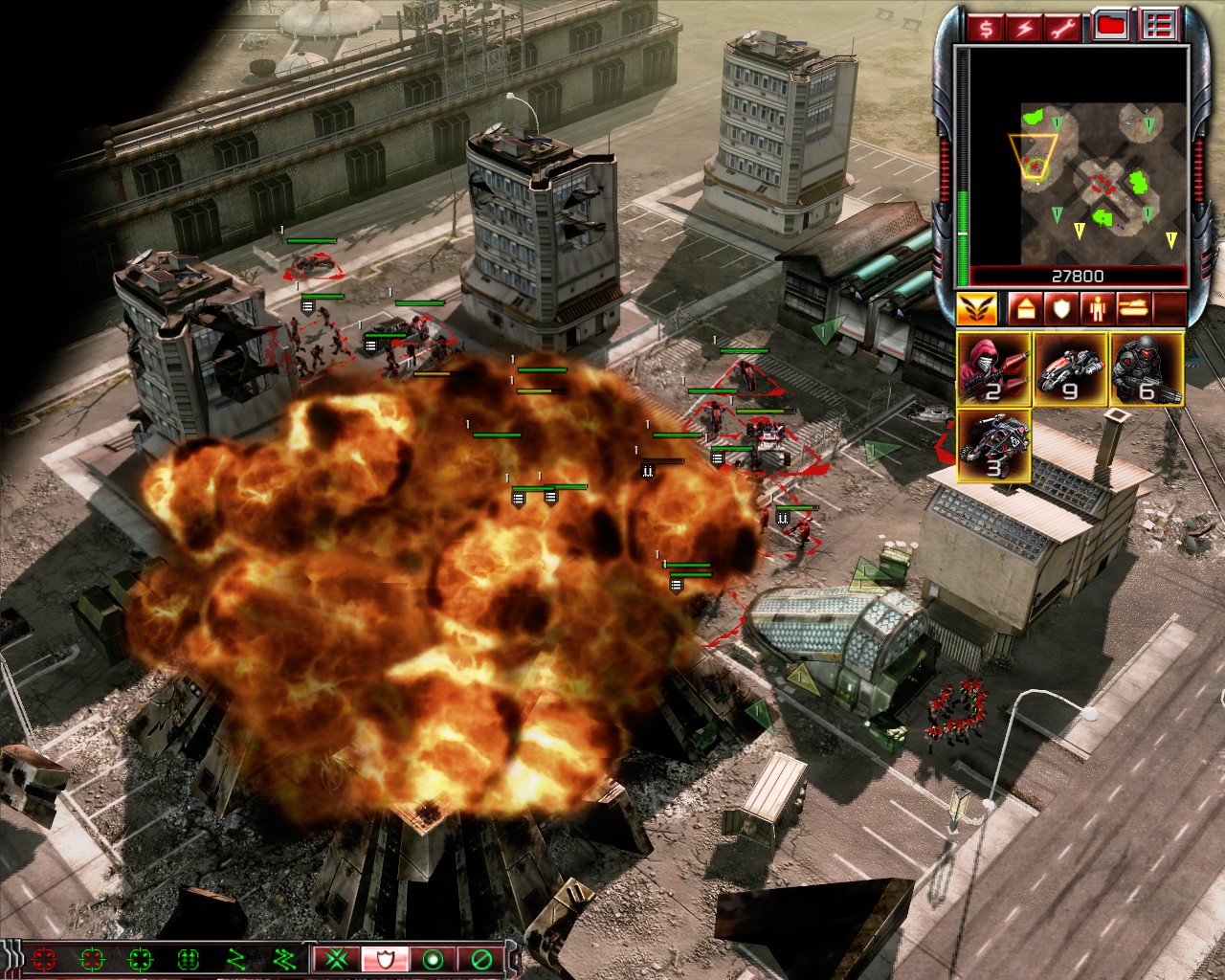Select the hooded militant rocket group
1225x980 pixels.
993,368
